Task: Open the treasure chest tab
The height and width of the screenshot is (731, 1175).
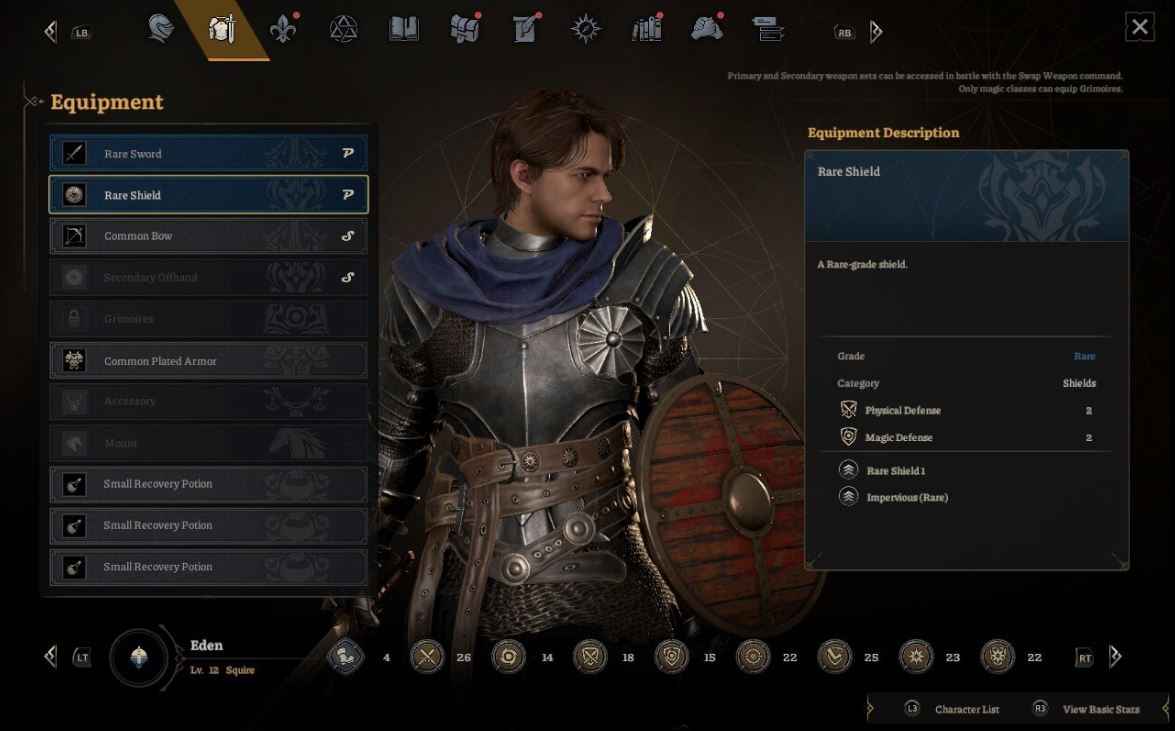Action: point(465,29)
